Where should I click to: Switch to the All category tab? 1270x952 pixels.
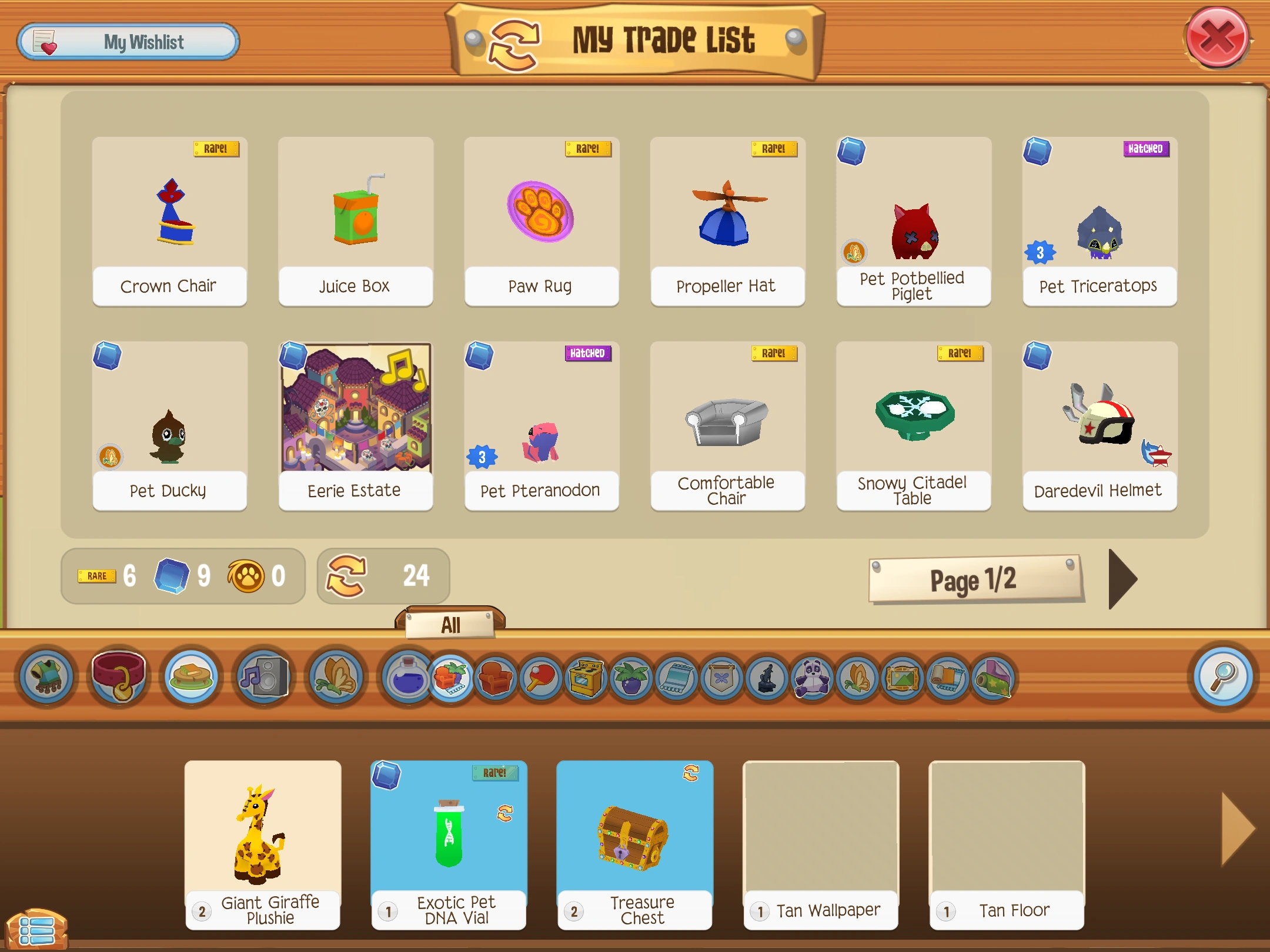coord(450,625)
